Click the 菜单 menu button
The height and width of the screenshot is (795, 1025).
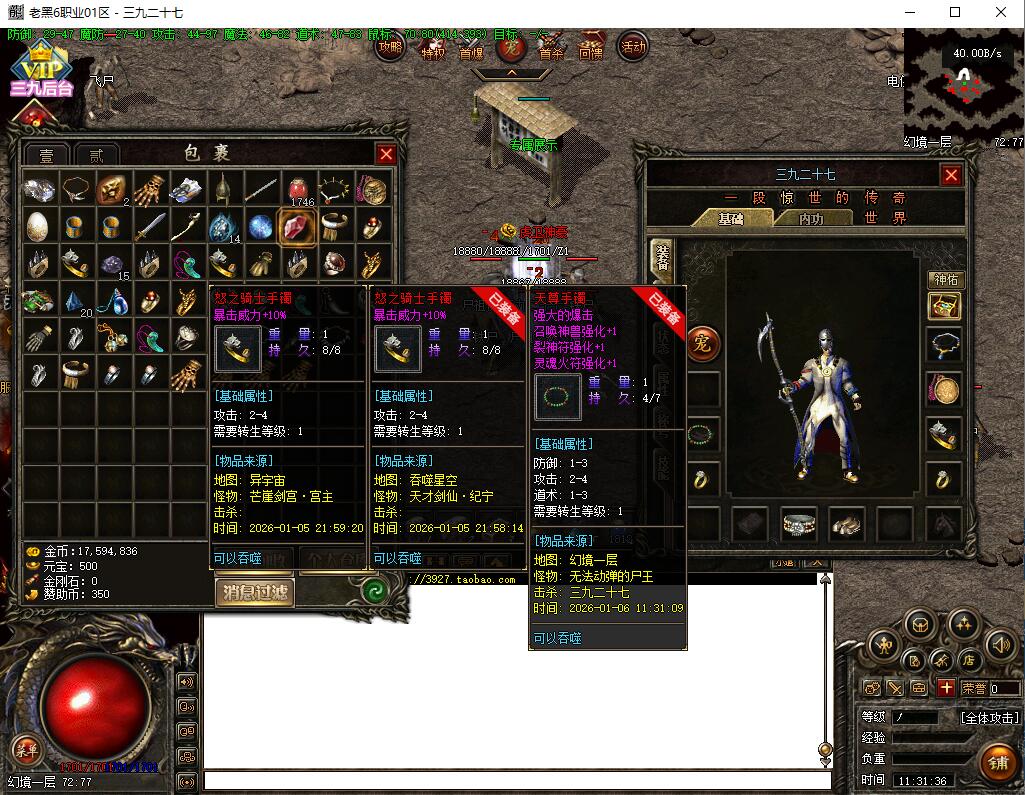point(25,749)
